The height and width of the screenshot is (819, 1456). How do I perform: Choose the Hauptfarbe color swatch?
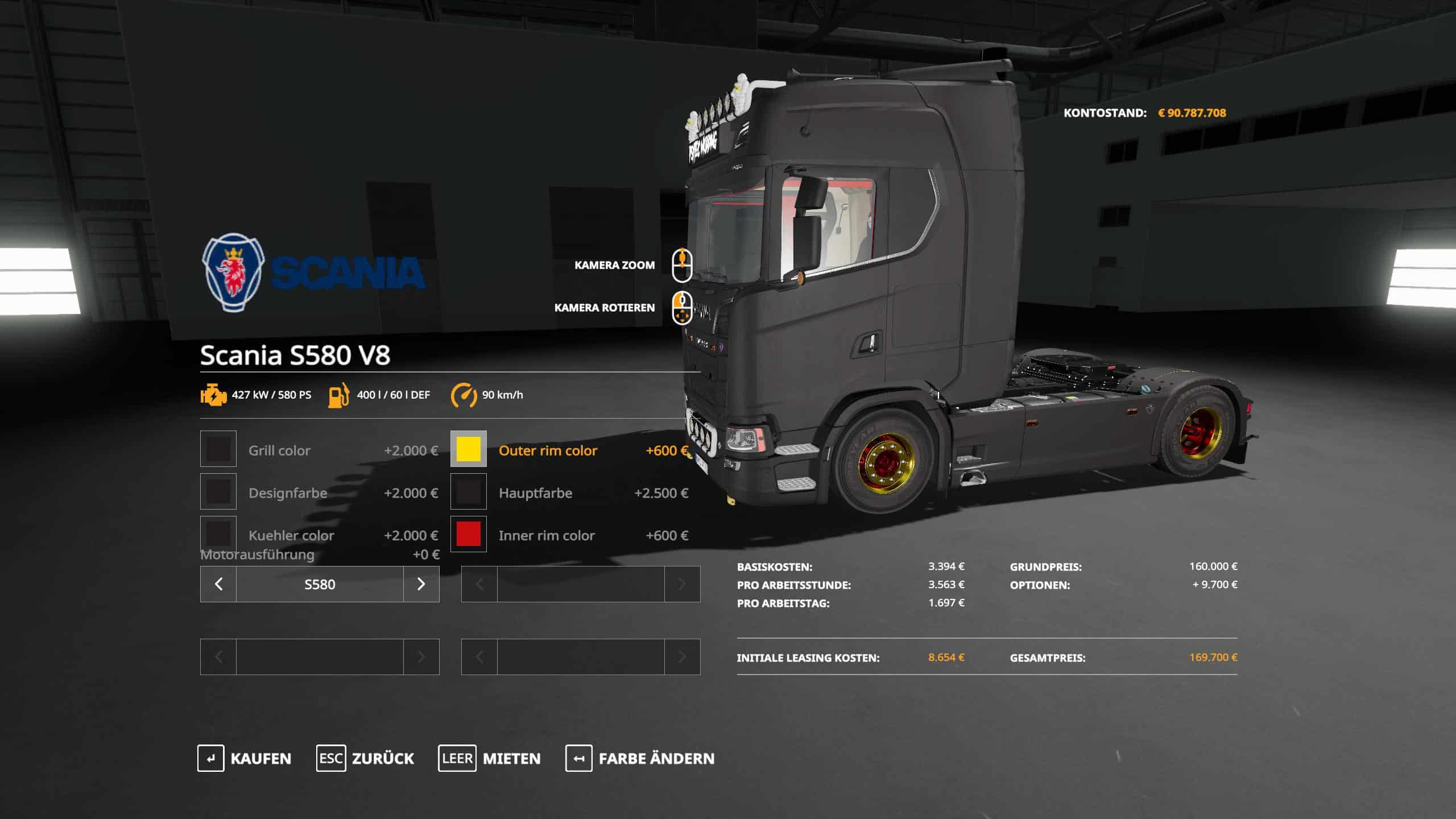pyautogui.click(x=469, y=492)
